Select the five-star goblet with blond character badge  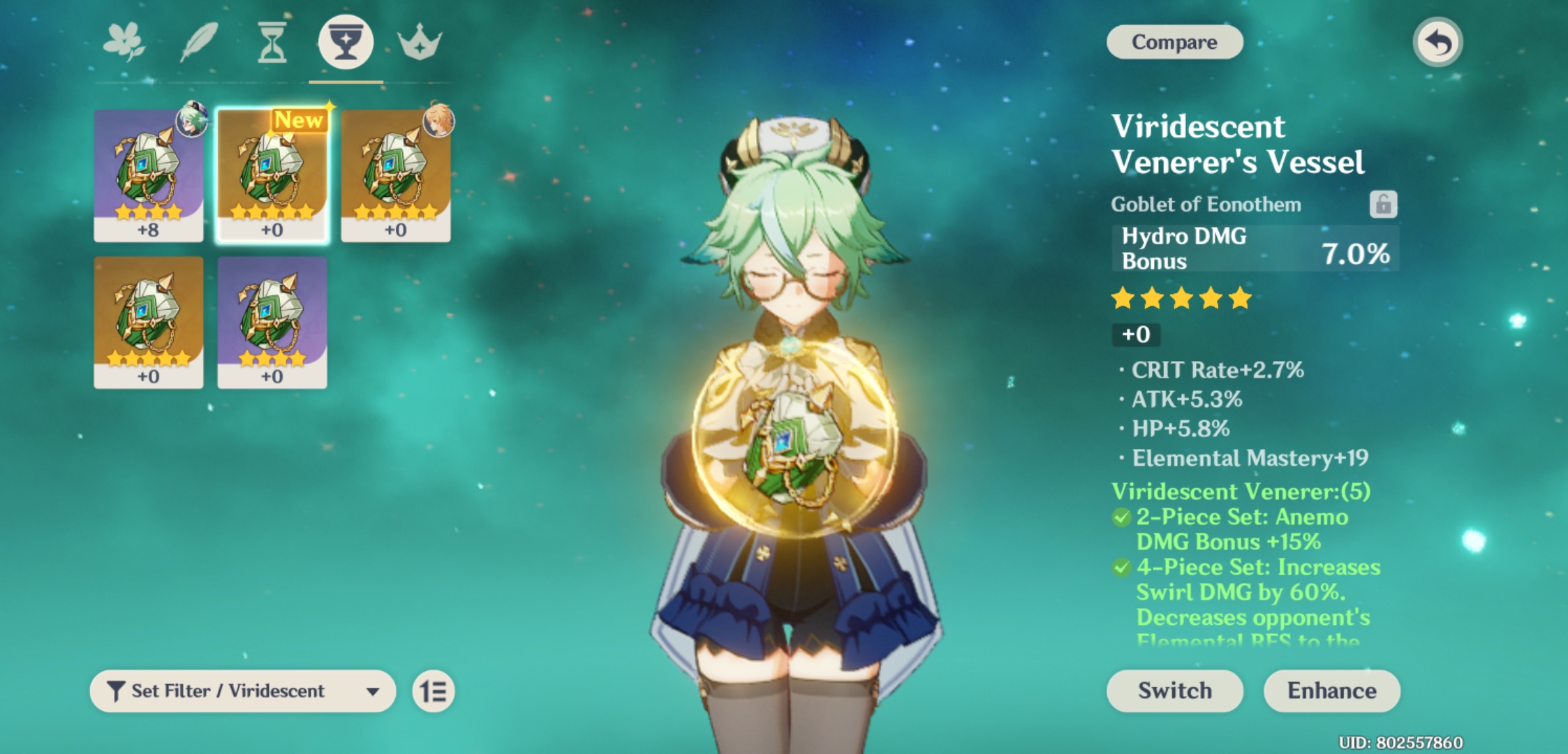coord(396,175)
